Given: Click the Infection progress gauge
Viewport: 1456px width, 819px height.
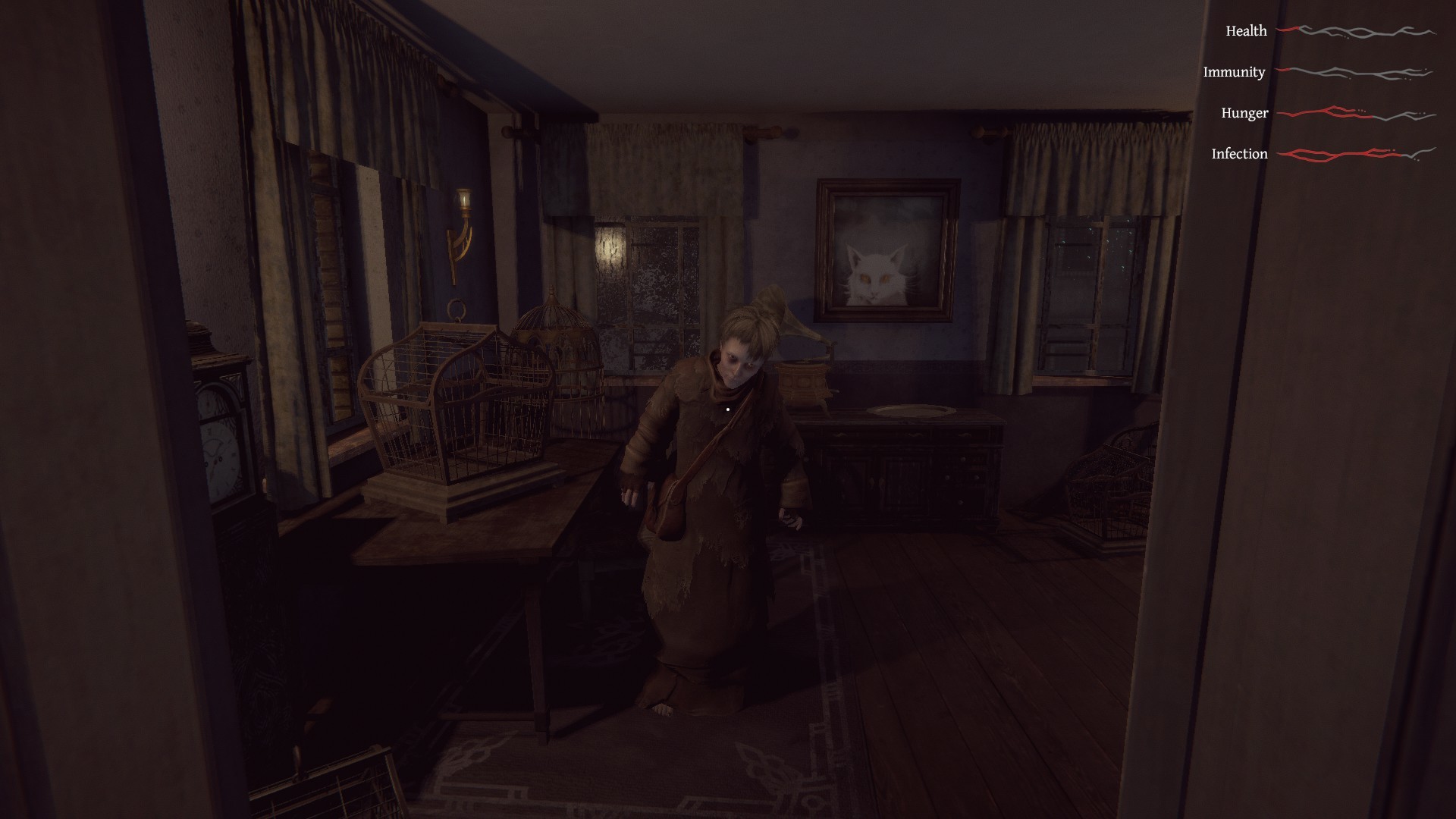Looking at the screenshot, I should pyautogui.click(x=1357, y=154).
